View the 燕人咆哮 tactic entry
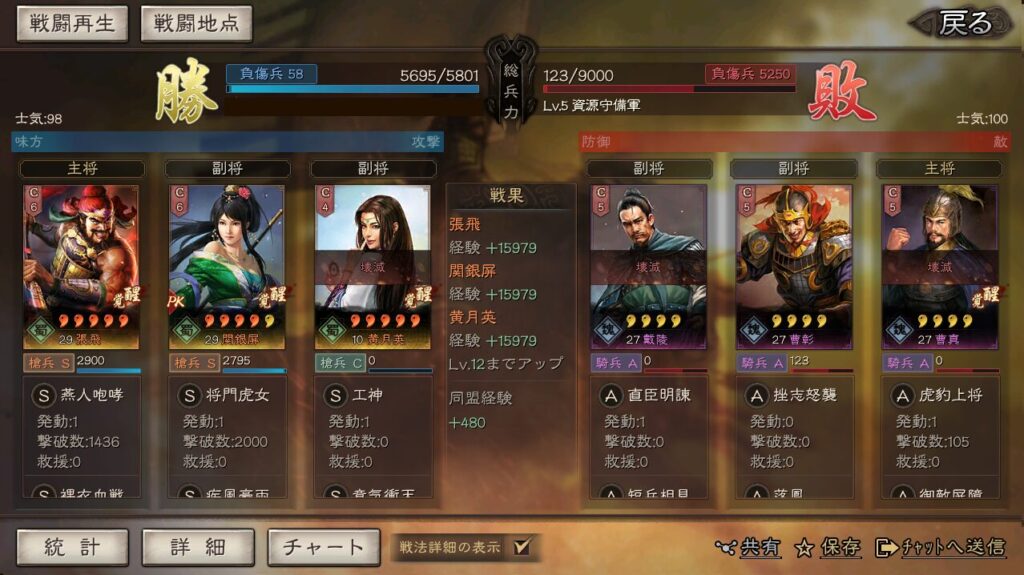Image resolution: width=1024 pixels, height=575 pixels. click(x=88, y=395)
